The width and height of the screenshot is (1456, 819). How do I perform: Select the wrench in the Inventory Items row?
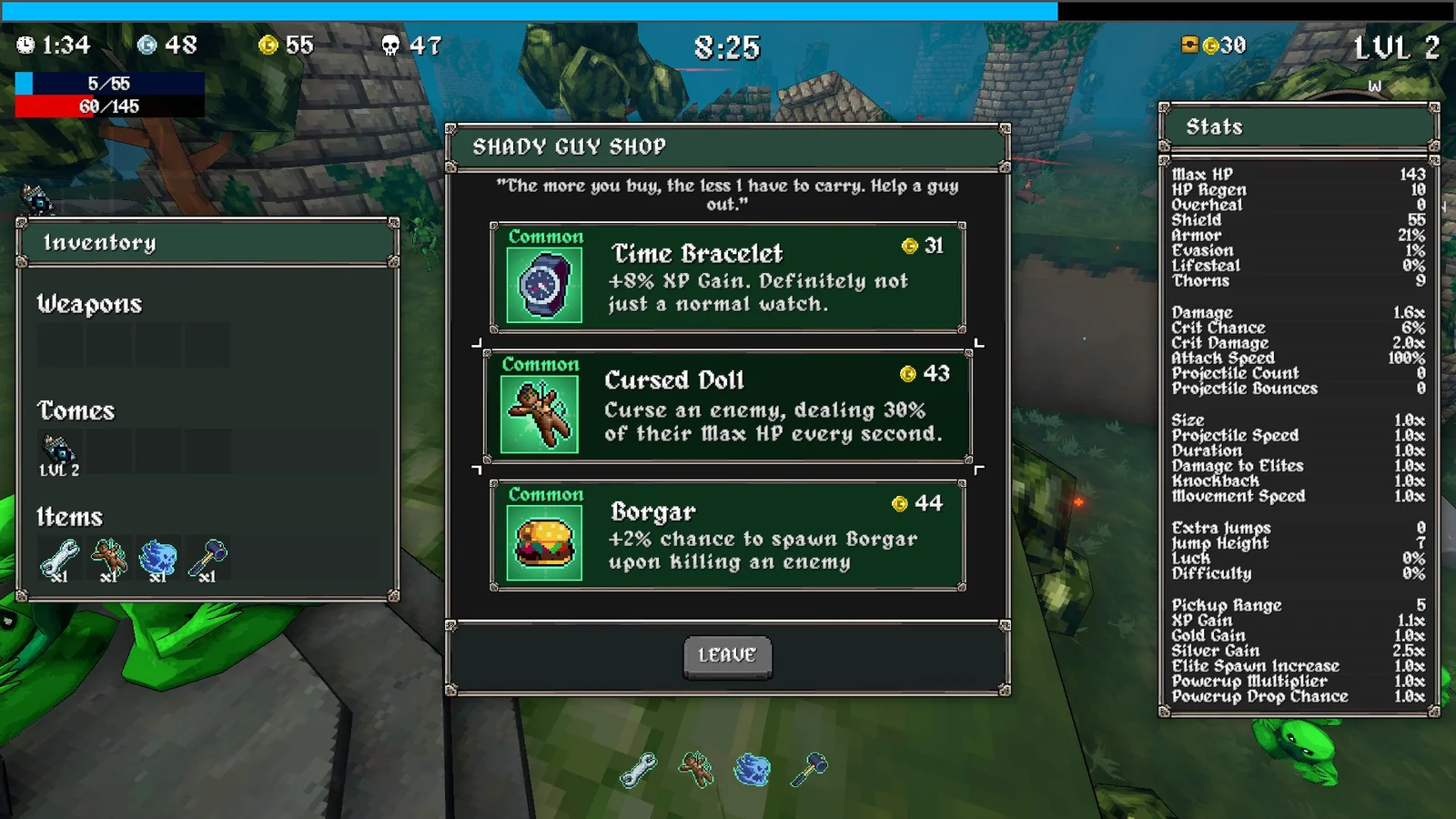click(59, 559)
